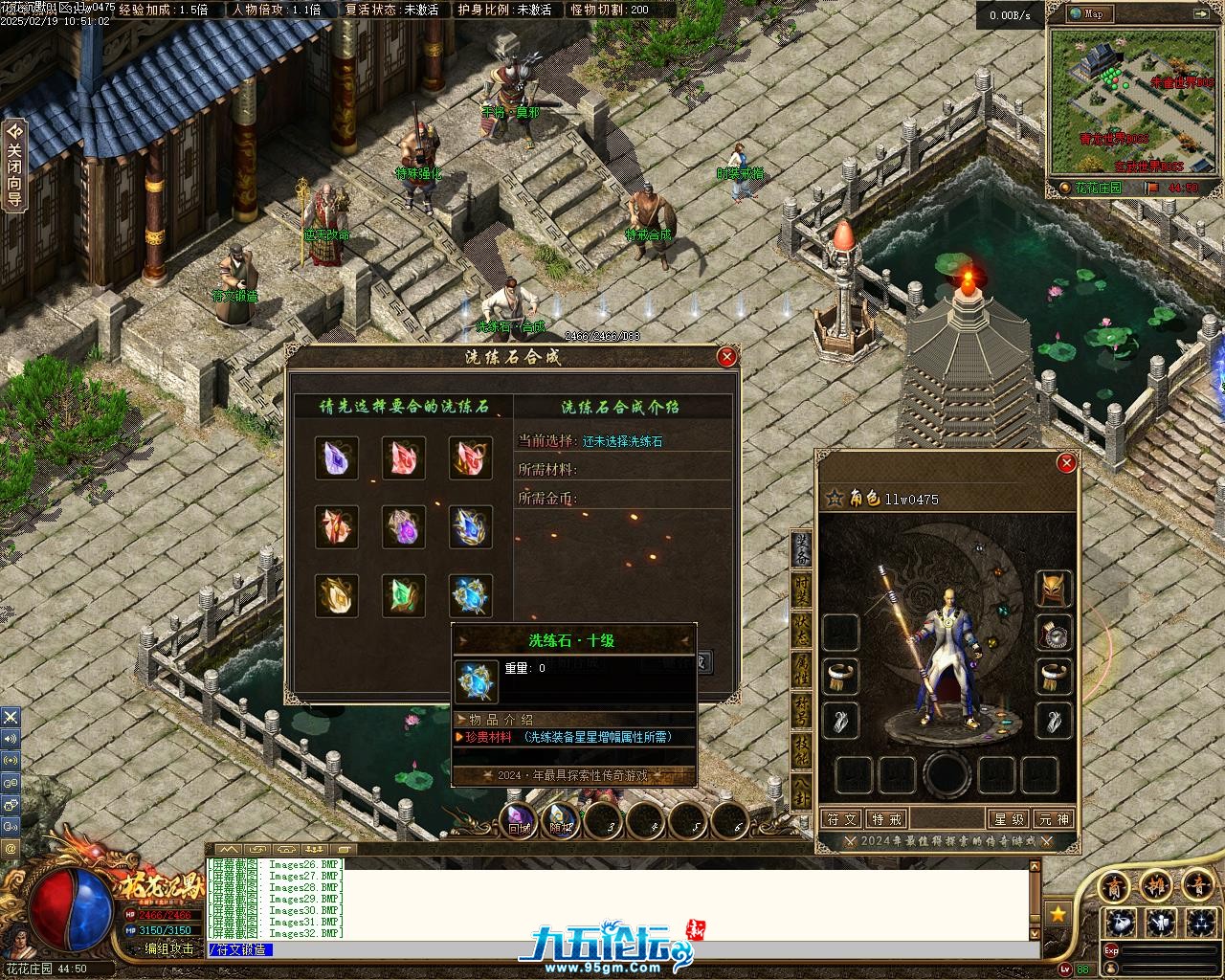
Task: Click the chat input field
Action: click(x=622, y=950)
